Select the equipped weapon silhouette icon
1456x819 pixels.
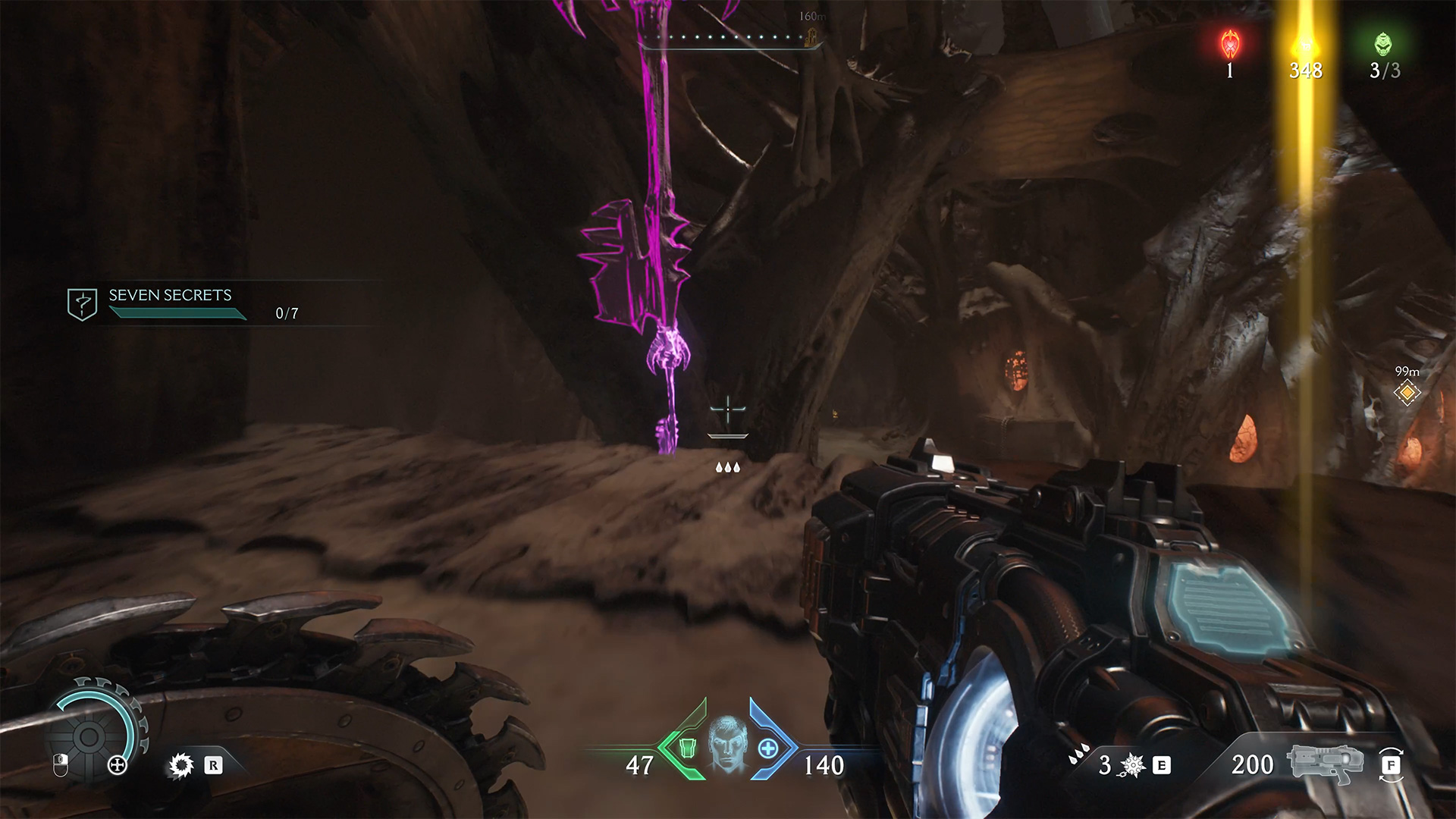coord(1326,763)
